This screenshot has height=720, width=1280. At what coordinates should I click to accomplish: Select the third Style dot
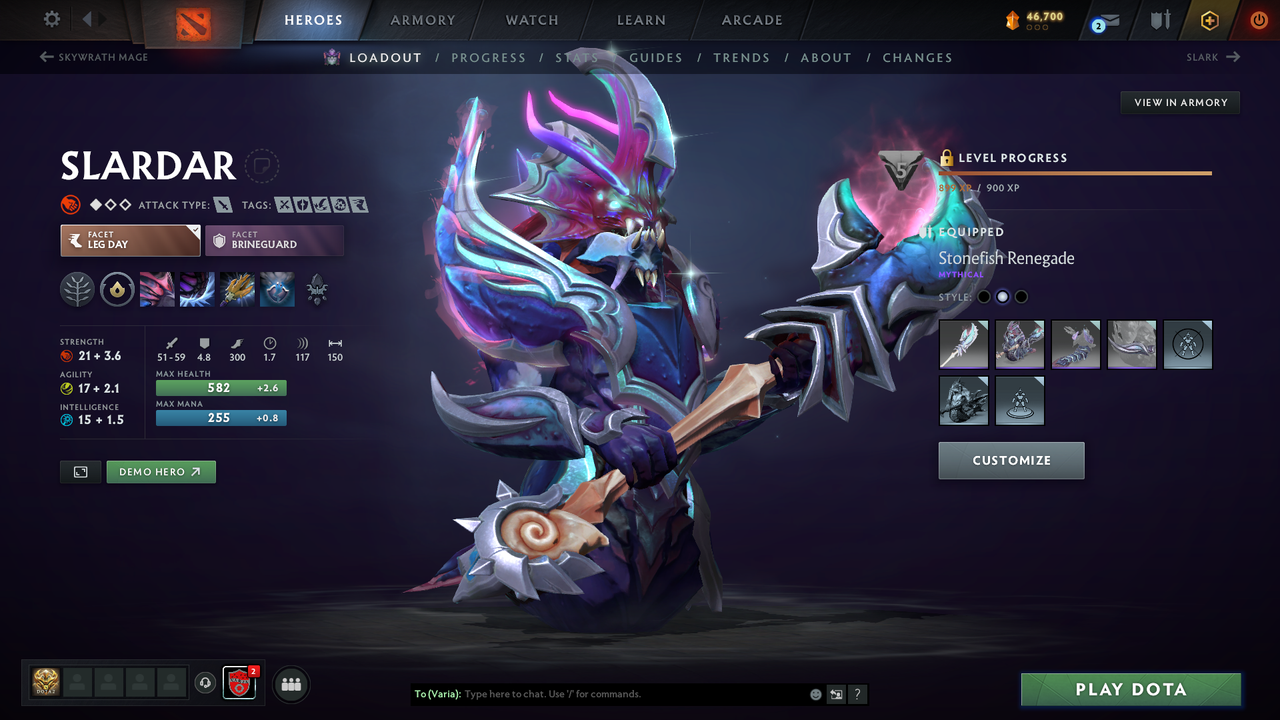[1021, 296]
